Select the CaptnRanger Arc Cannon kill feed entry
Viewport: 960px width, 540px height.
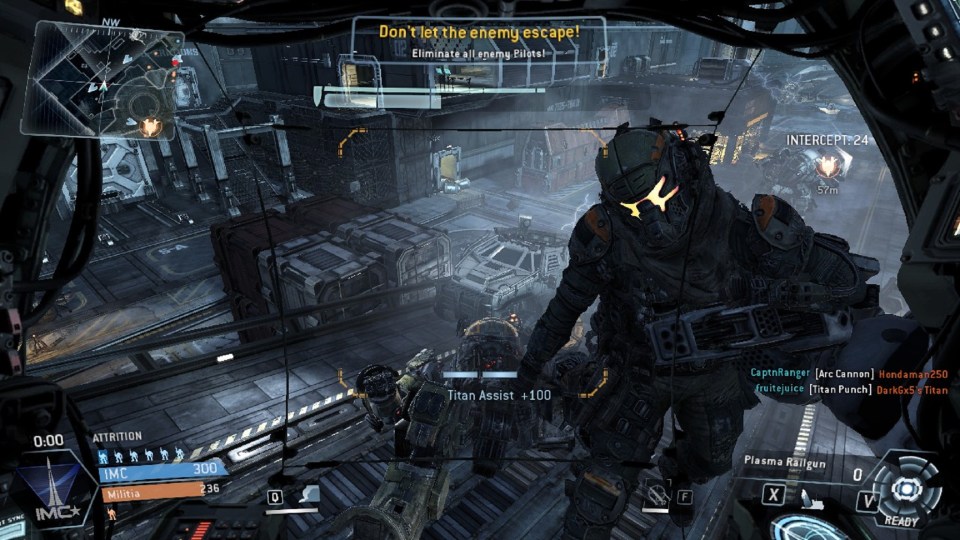coord(849,374)
